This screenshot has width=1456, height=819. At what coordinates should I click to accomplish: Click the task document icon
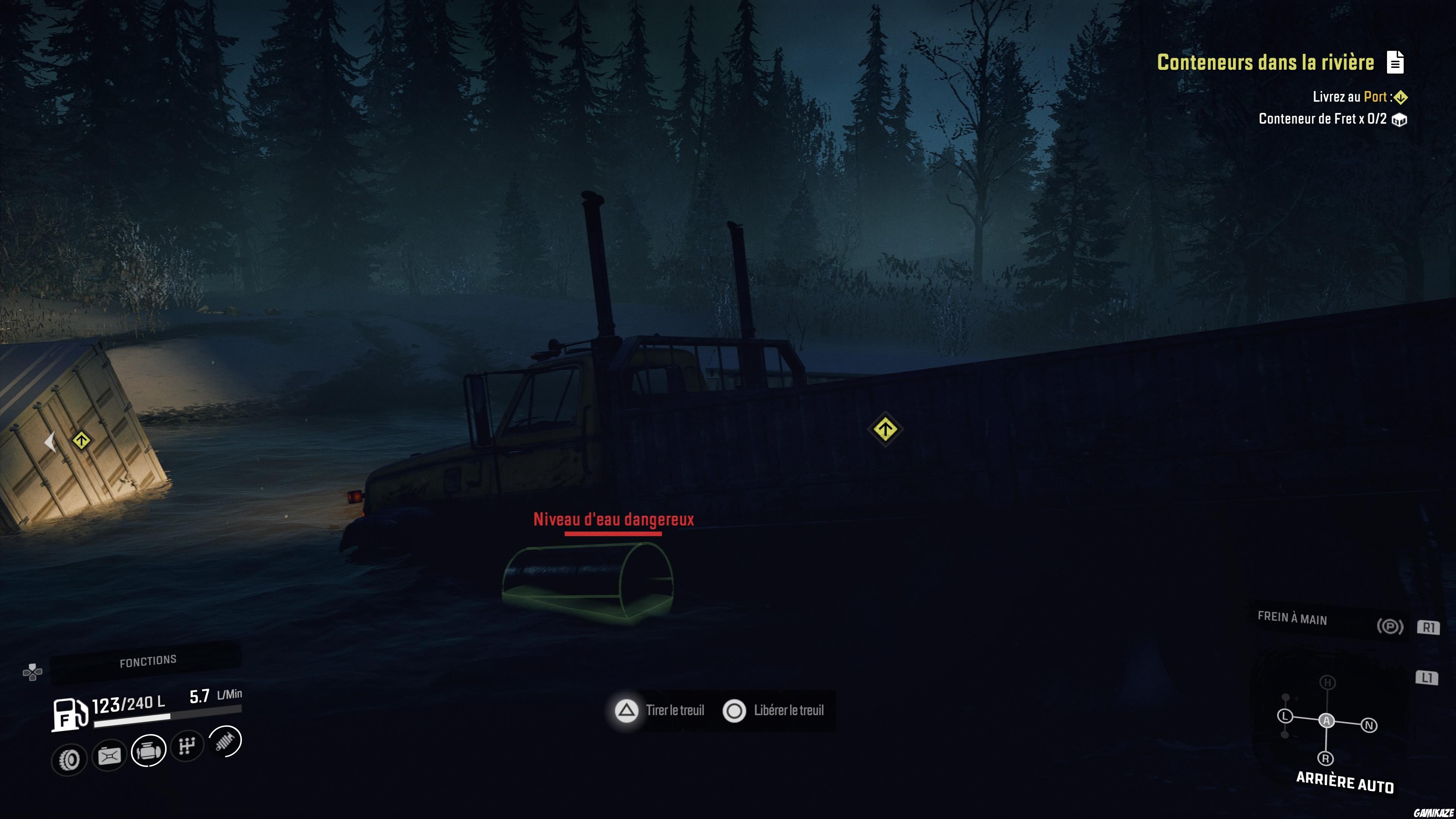tap(1395, 62)
